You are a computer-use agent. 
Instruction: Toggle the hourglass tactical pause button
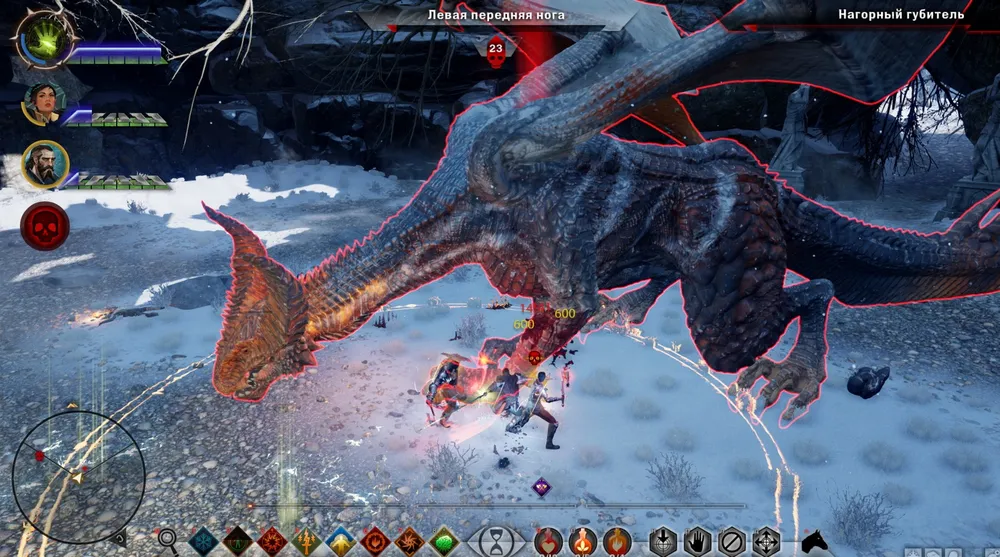click(497, 541)
